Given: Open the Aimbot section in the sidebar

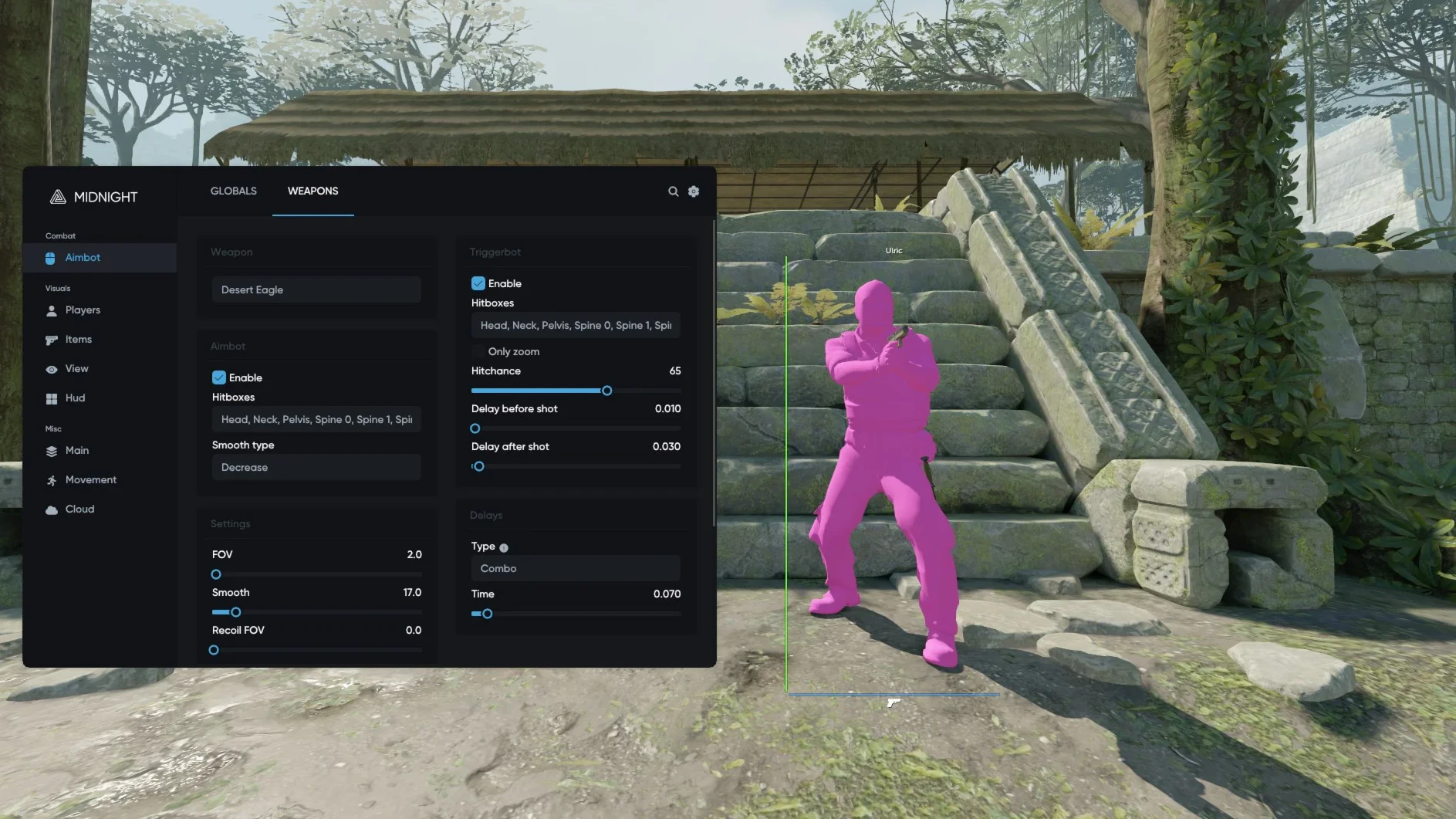Looking at the screenshot, I should click(x=83, y=258).
